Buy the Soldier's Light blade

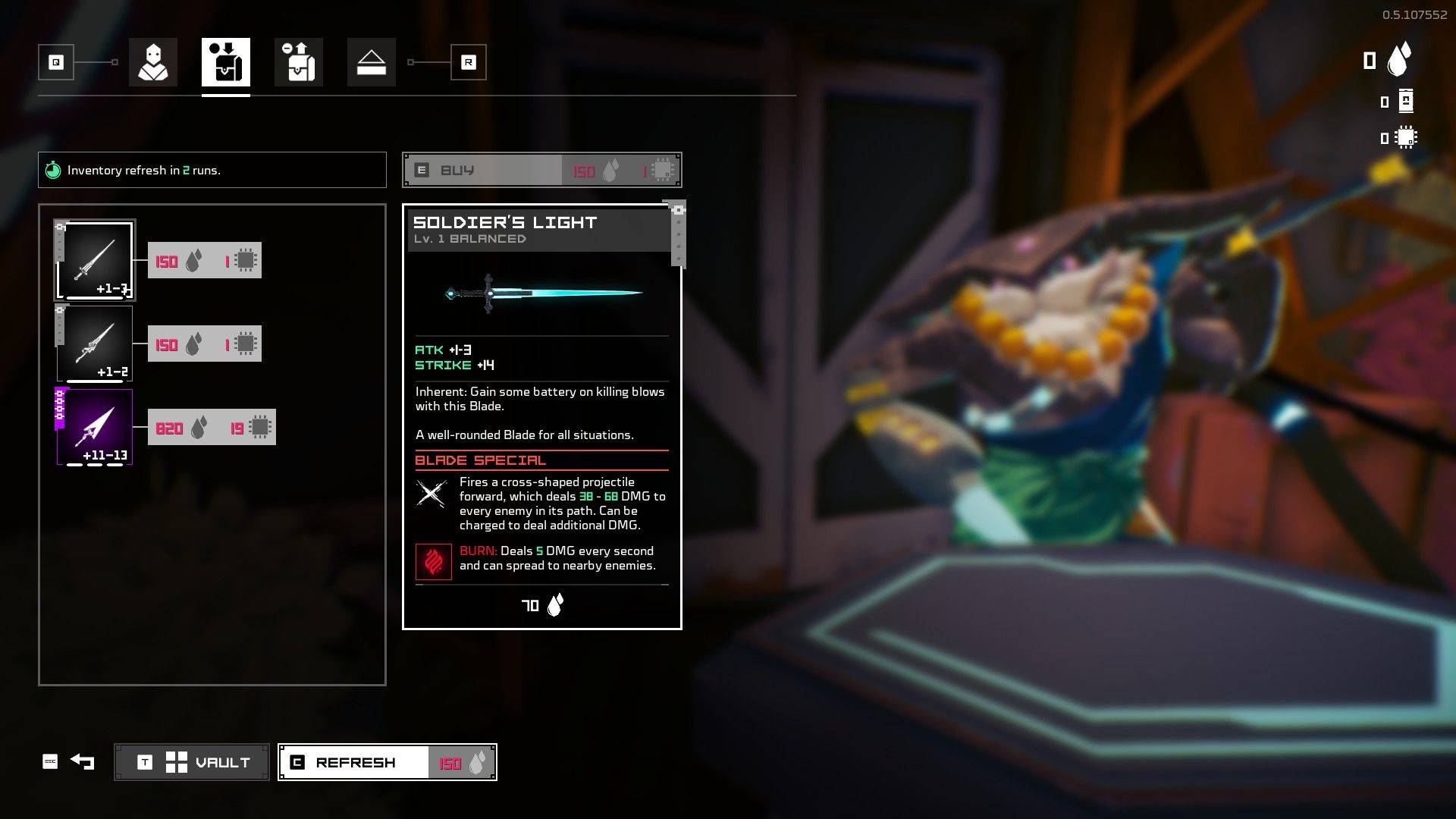pos(541,171)
